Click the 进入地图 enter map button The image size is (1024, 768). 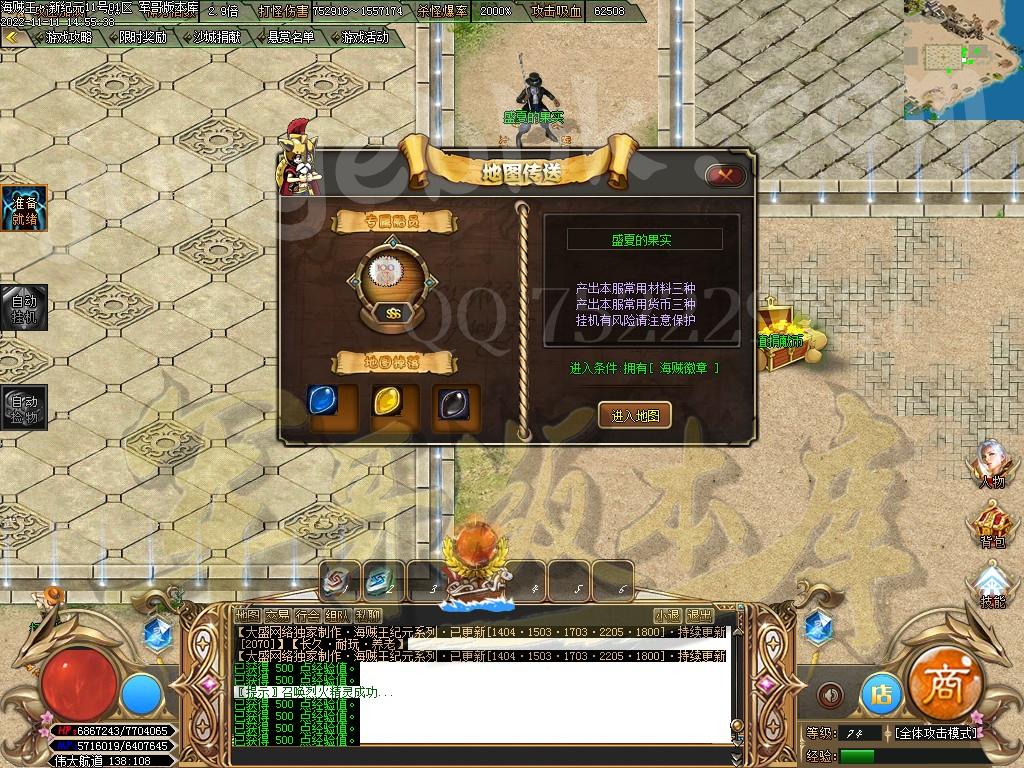(634, 415)
